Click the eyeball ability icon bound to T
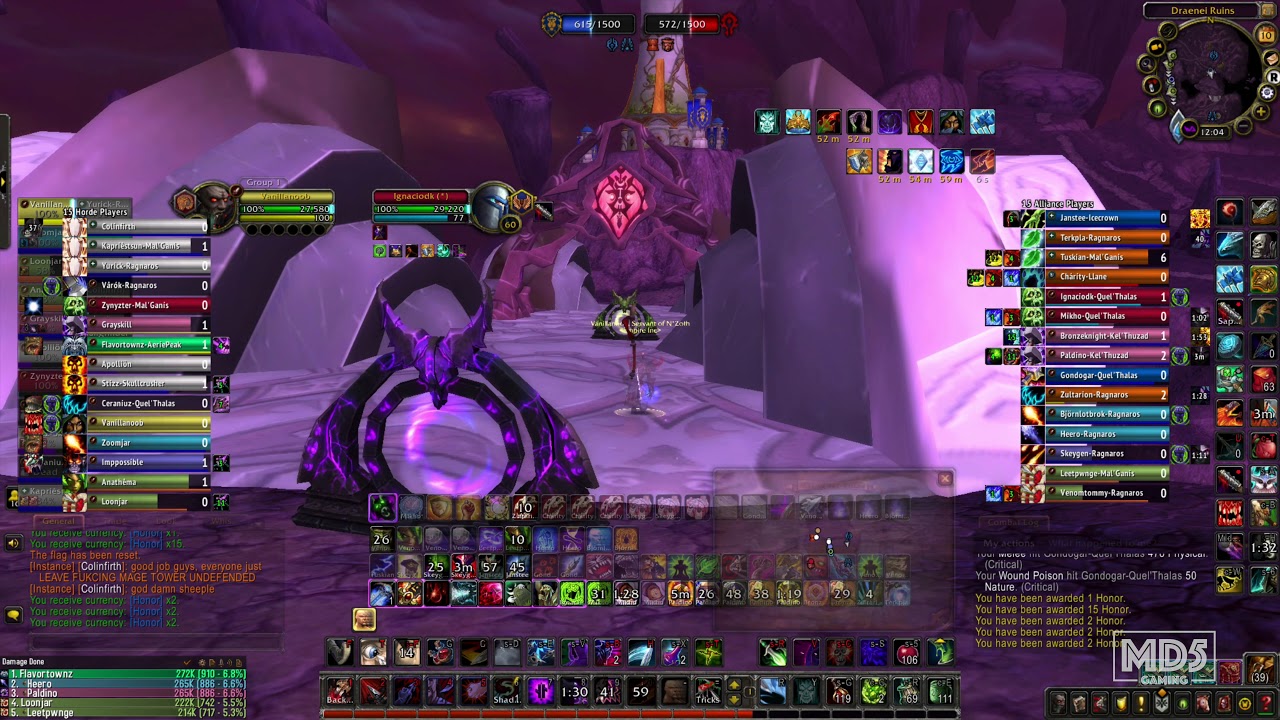The image size is (1280, 720). point(373,653)
